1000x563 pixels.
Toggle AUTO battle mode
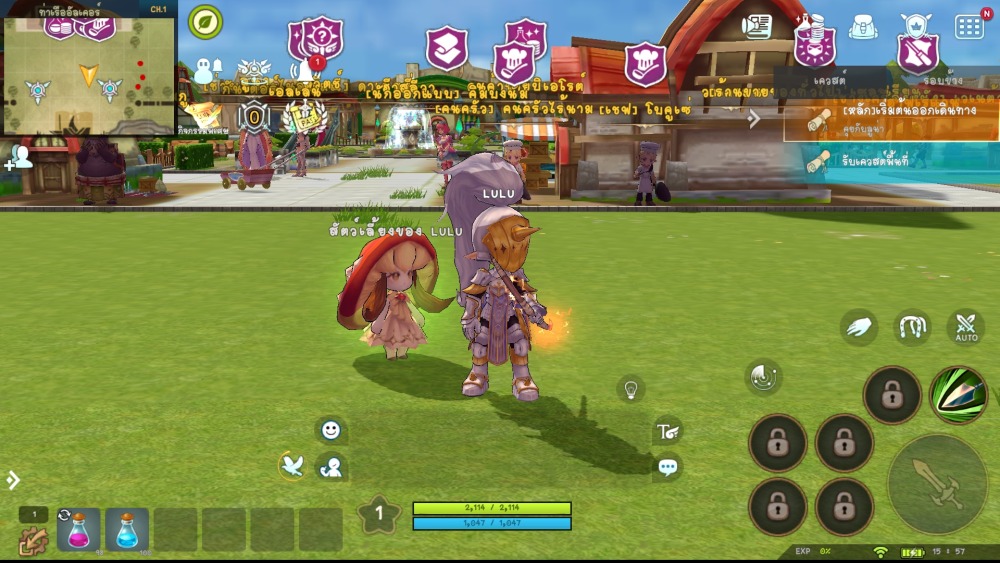click(x=966, y=327)
